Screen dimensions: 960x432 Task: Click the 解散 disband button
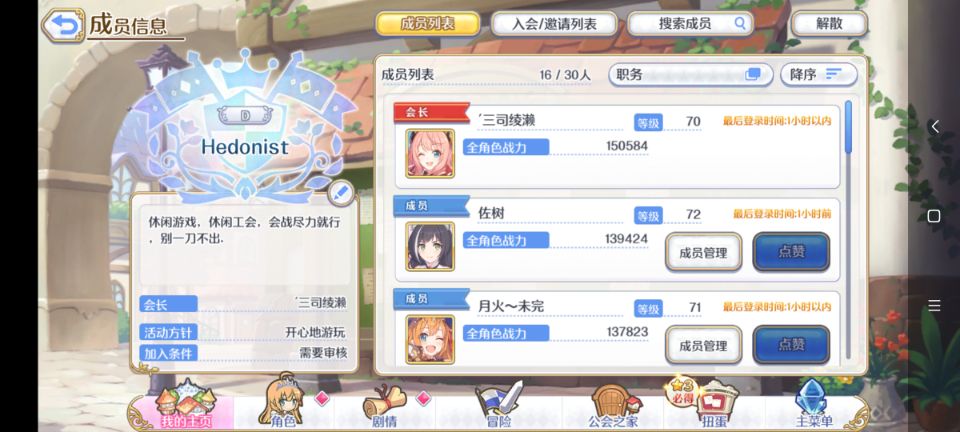(829, 24)
